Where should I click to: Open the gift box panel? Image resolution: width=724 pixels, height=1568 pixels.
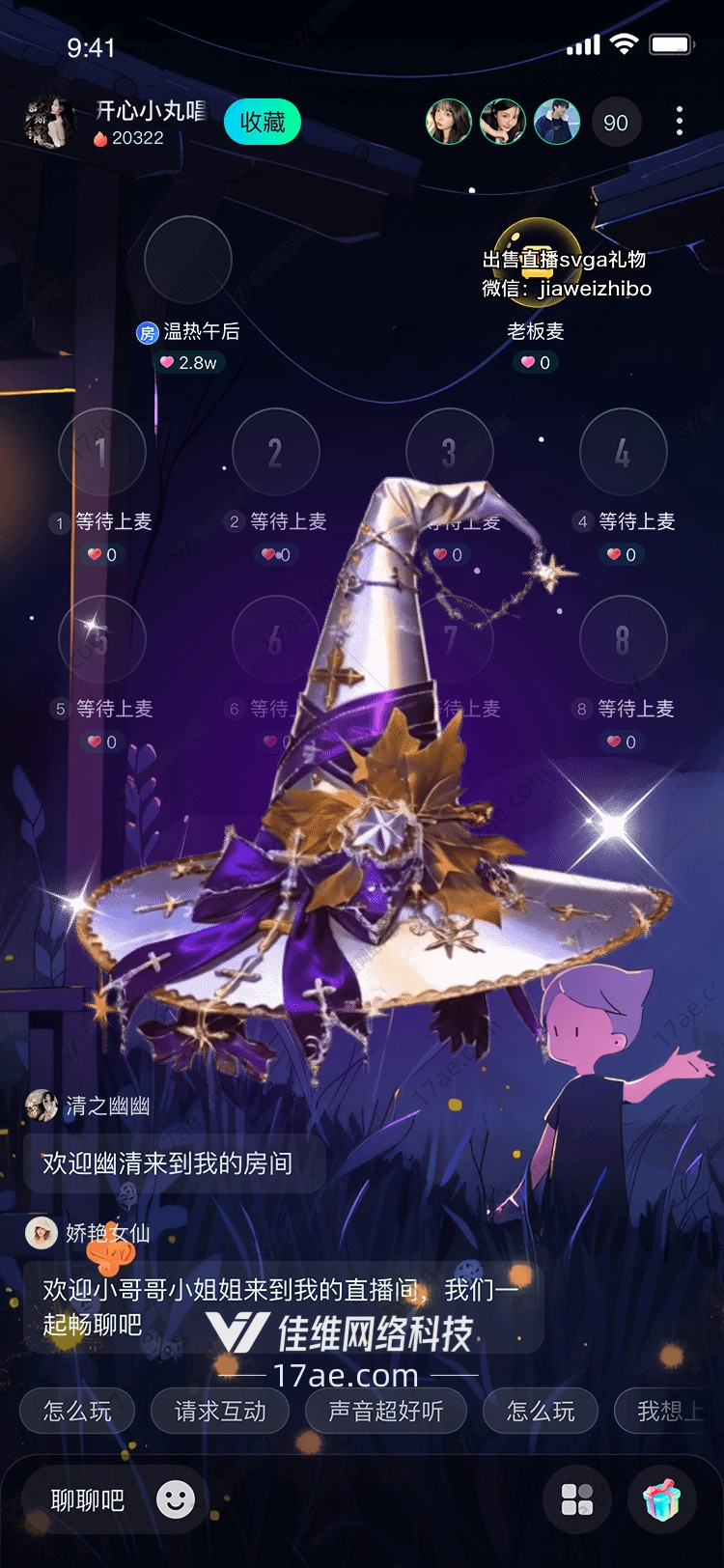pos(662,1499)
